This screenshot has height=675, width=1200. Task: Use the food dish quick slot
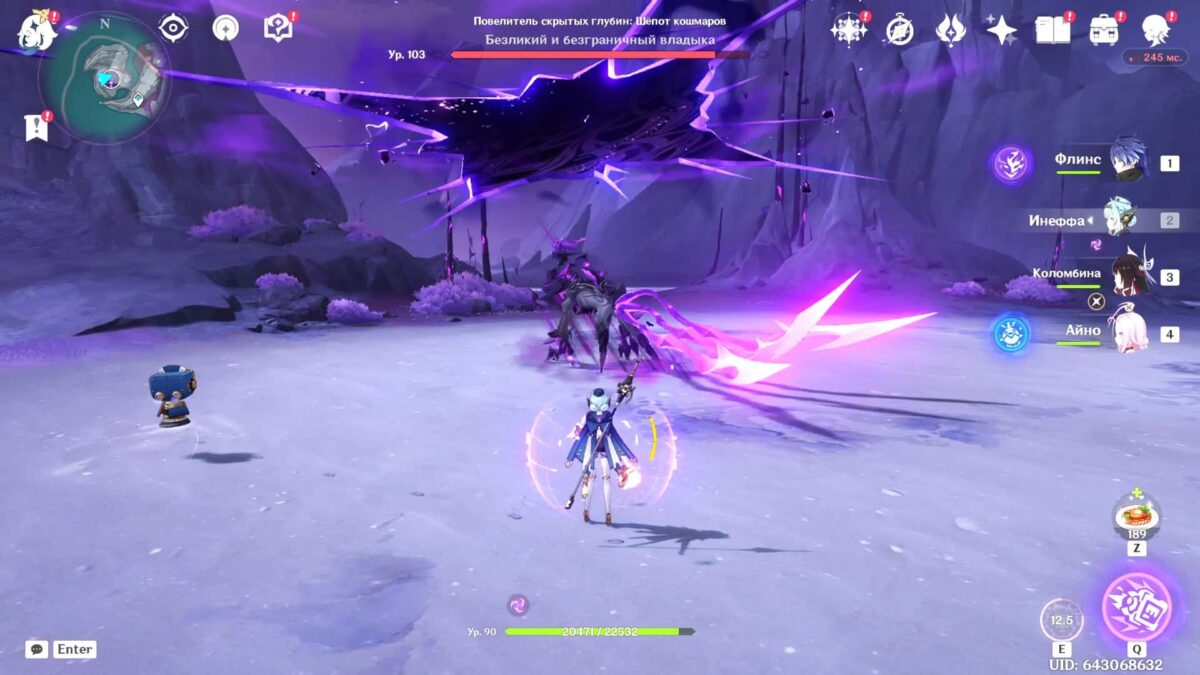(1137, 516)
